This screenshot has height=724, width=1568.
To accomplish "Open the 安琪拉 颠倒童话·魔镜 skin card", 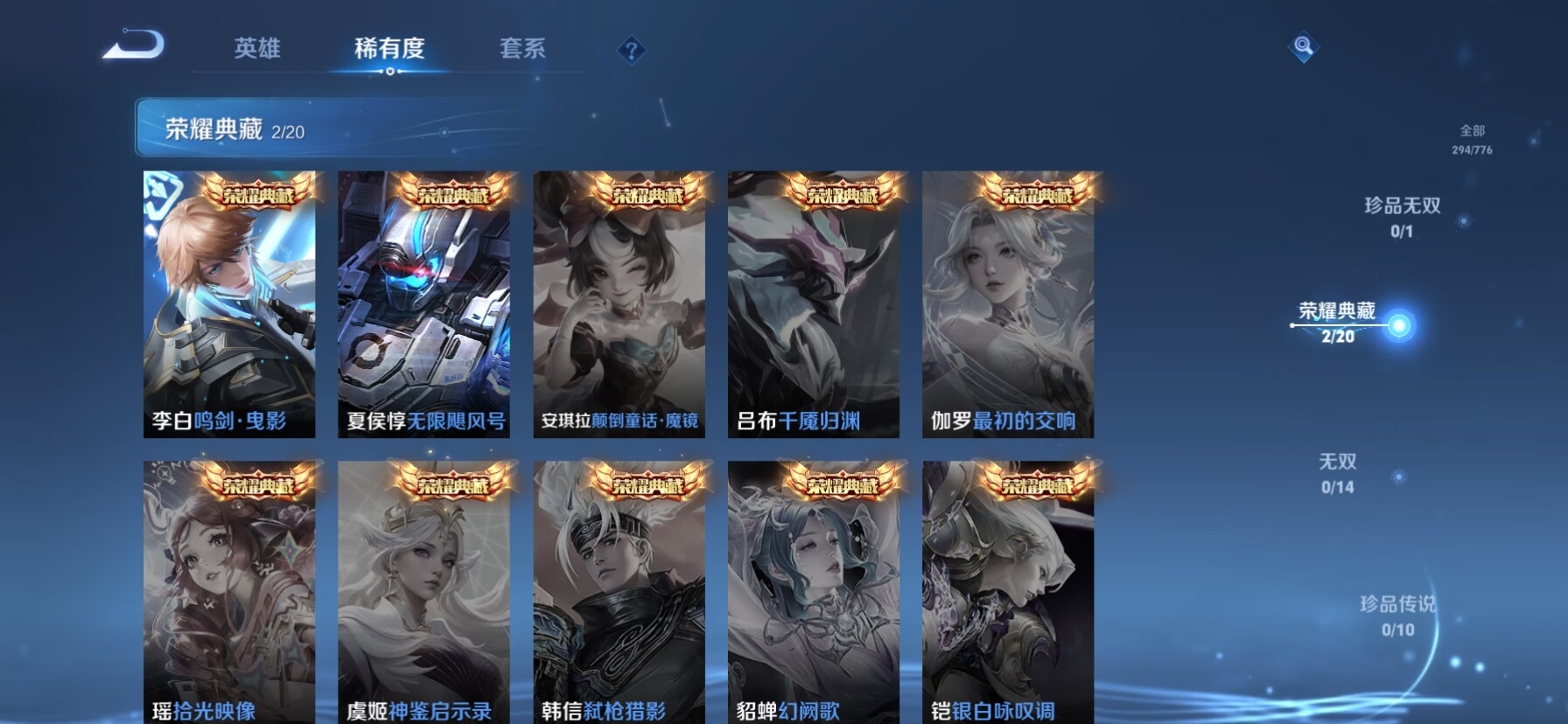I will tap(619, 304).
